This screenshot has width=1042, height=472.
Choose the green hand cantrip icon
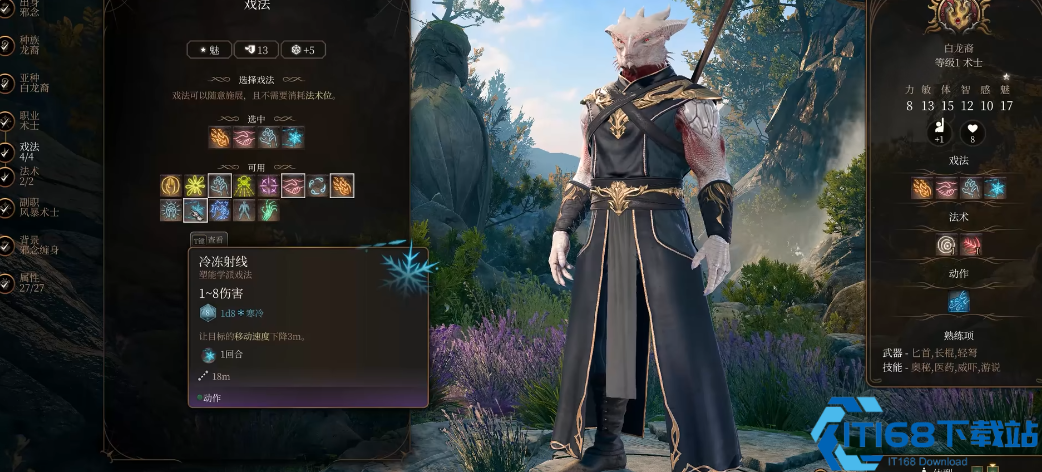pos(269,210)
